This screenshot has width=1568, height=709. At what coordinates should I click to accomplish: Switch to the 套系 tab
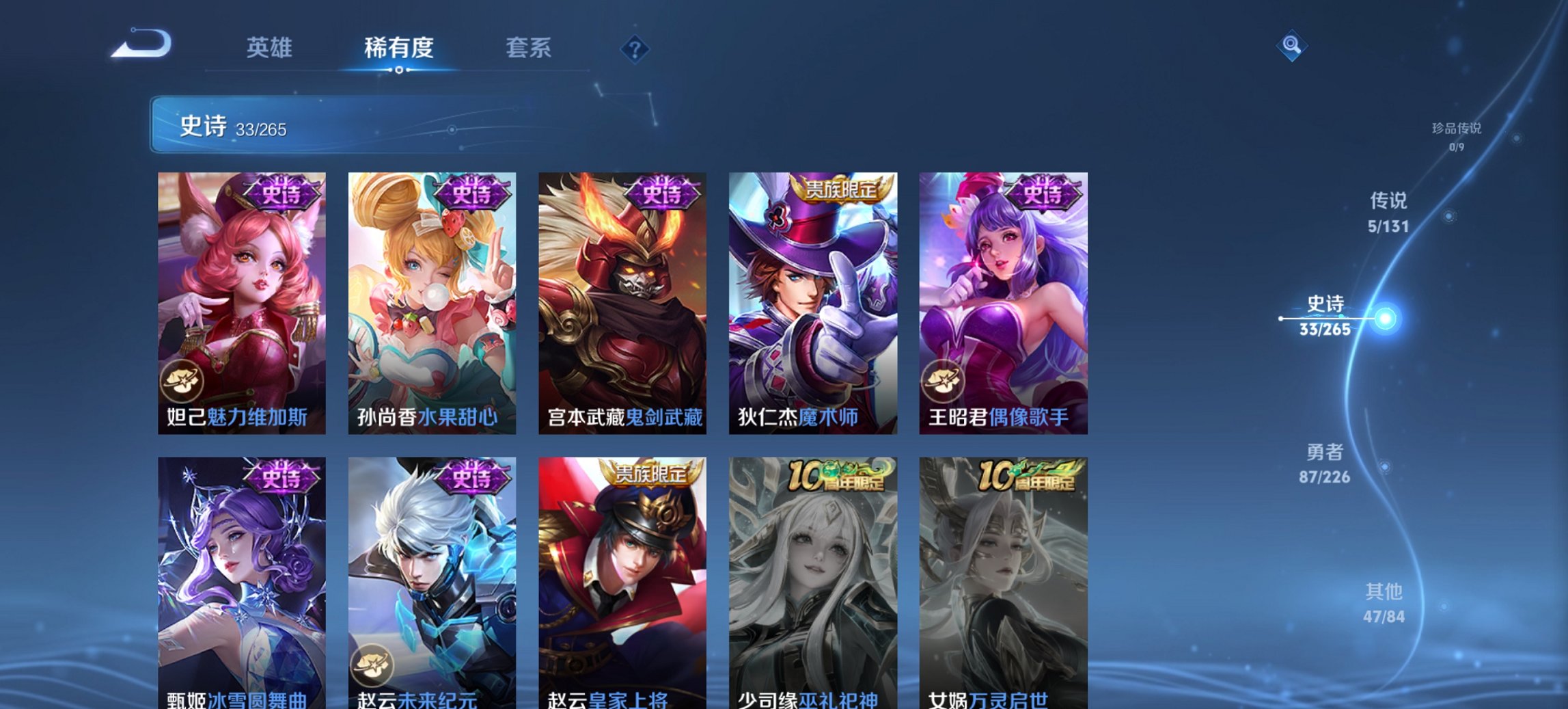(529, 48)
